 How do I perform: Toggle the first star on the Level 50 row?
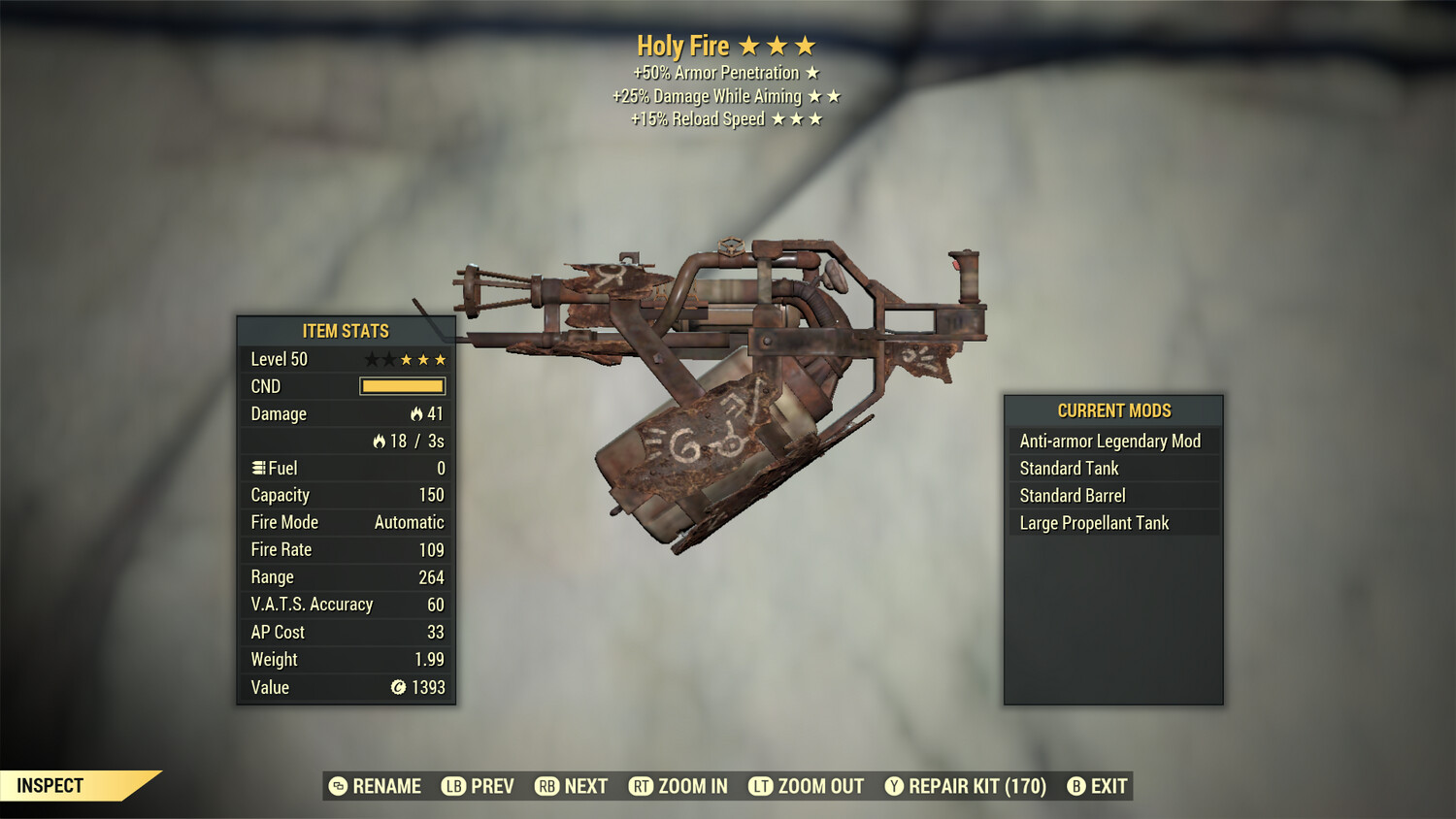[x=370, y=358]
